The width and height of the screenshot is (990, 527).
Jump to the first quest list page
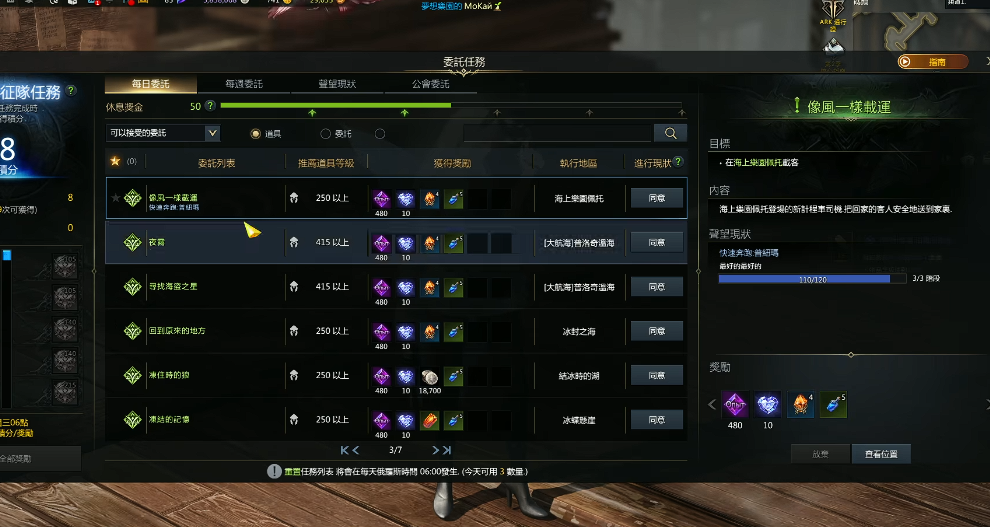pyautogui.click(x=343, y=450)
